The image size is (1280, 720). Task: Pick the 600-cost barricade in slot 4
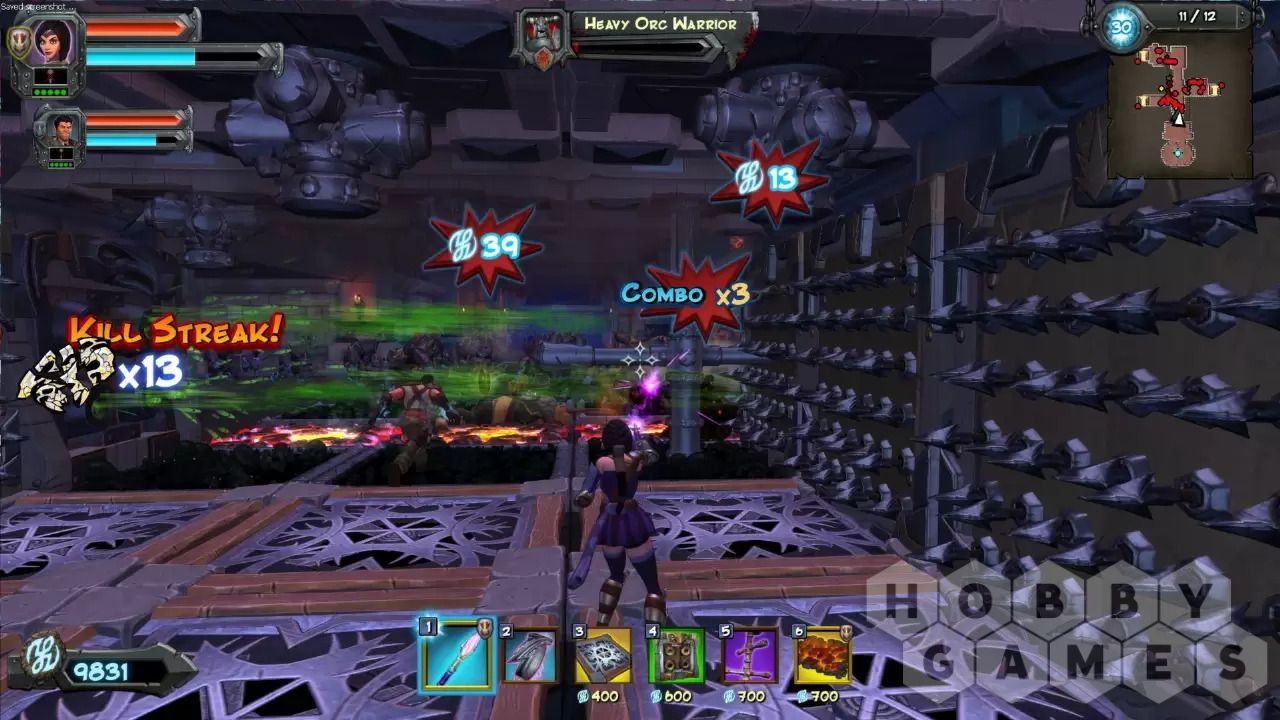click(x=676, y=656)
